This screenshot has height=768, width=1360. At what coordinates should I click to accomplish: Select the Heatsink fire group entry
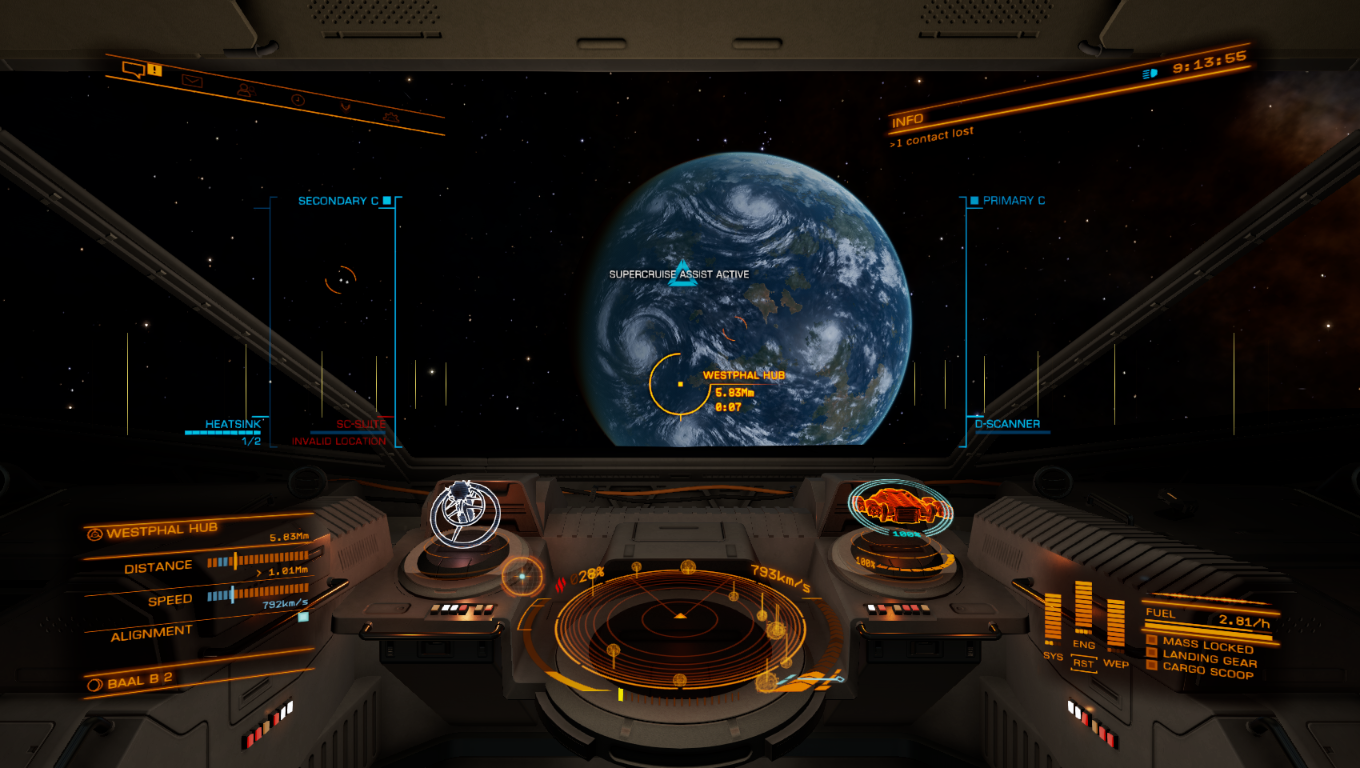(224, 425)
